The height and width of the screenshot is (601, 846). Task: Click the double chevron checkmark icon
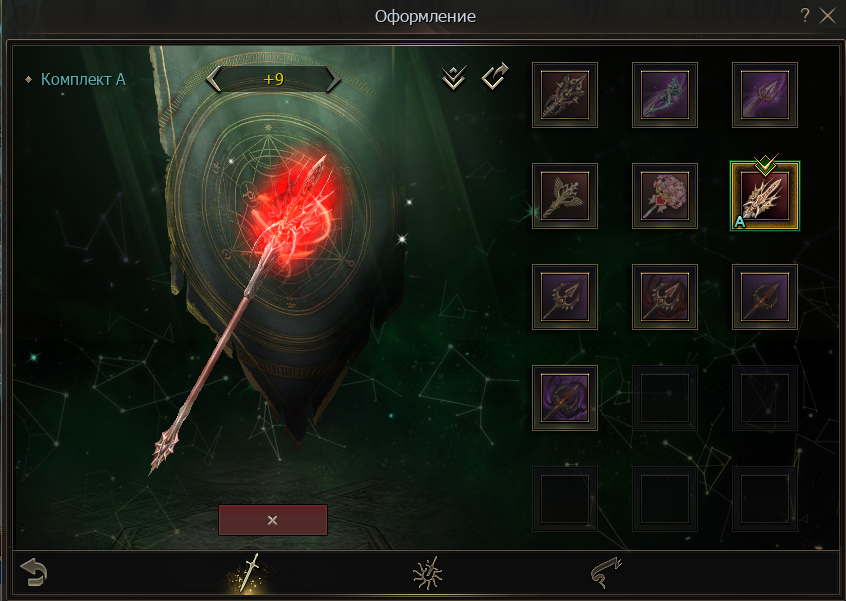(454, 78)
